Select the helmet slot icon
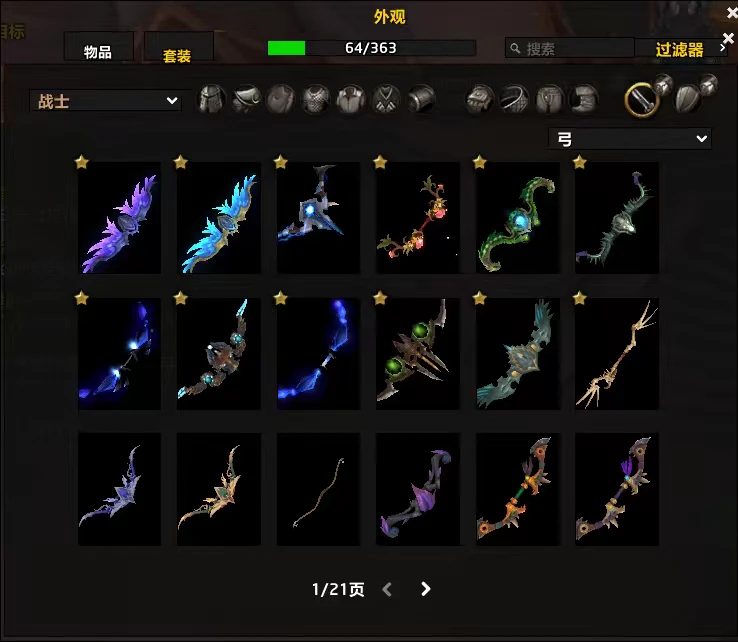 [210, 99]
